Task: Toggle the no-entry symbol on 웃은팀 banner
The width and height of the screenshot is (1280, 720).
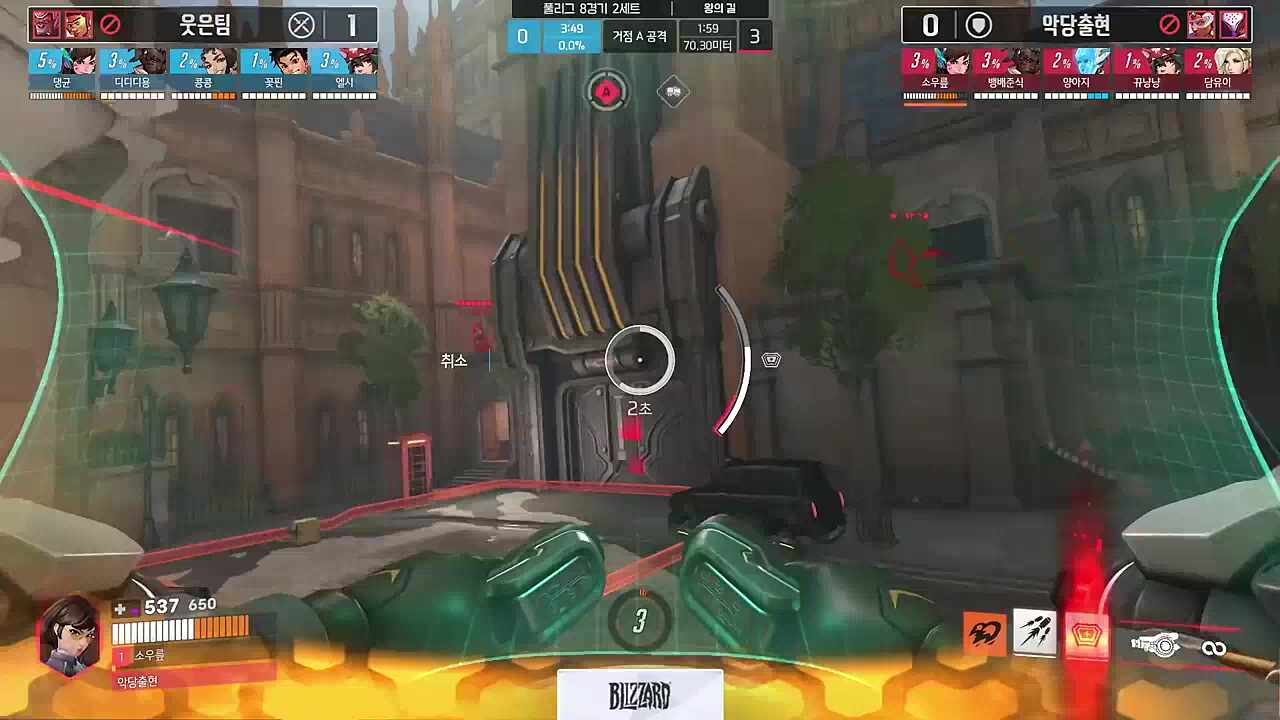Action: (108, 25)
